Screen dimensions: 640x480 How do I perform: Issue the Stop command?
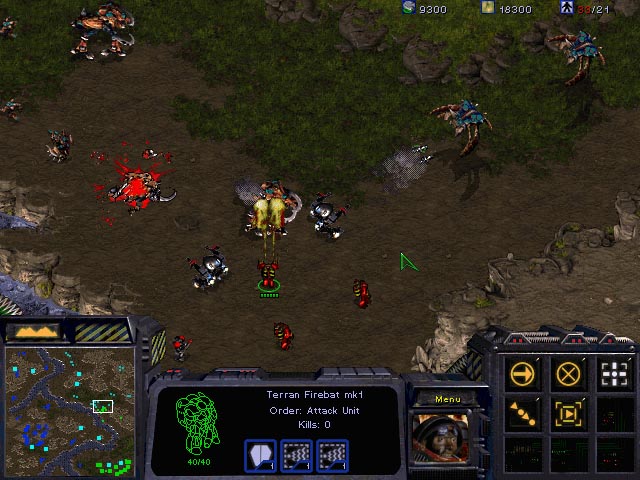569,374
